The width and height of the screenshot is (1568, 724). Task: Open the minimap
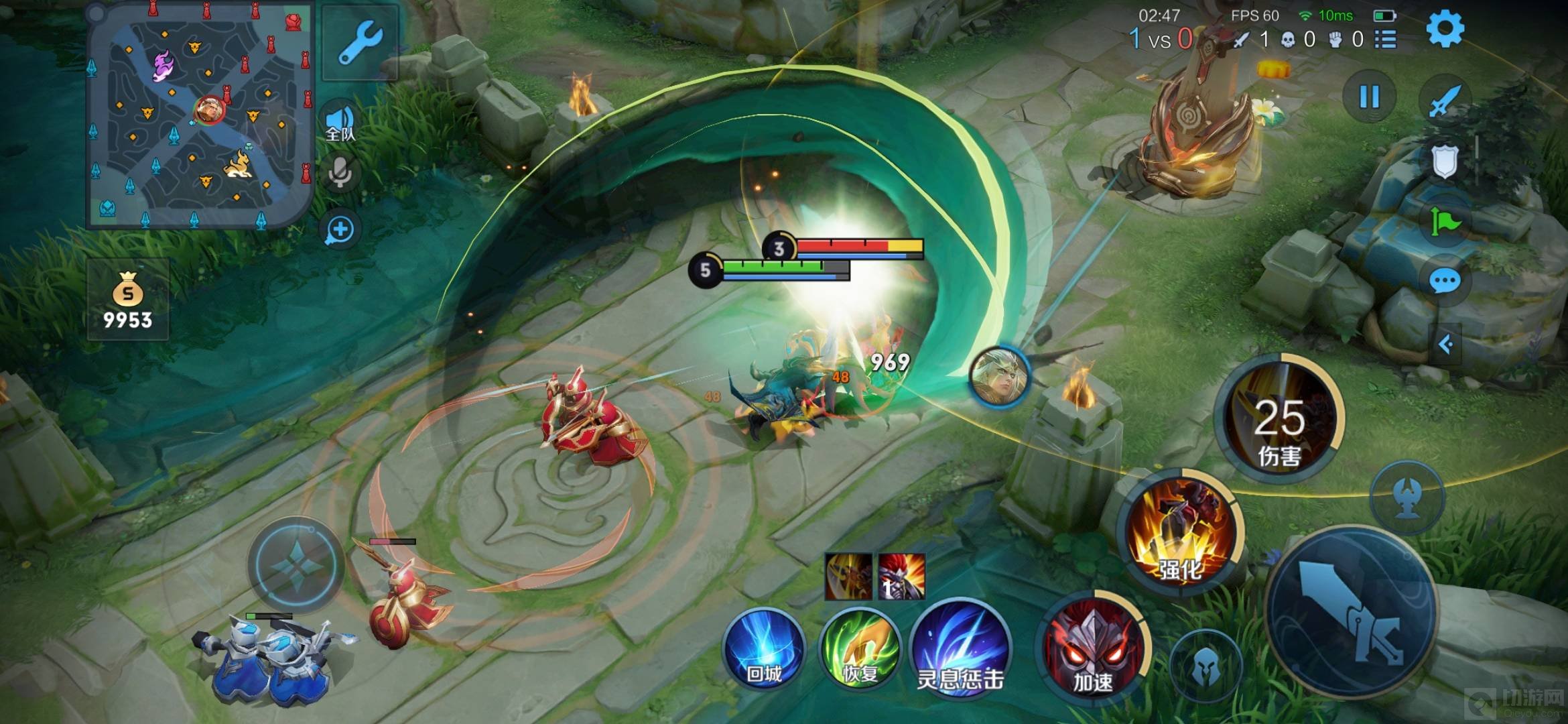200,115
